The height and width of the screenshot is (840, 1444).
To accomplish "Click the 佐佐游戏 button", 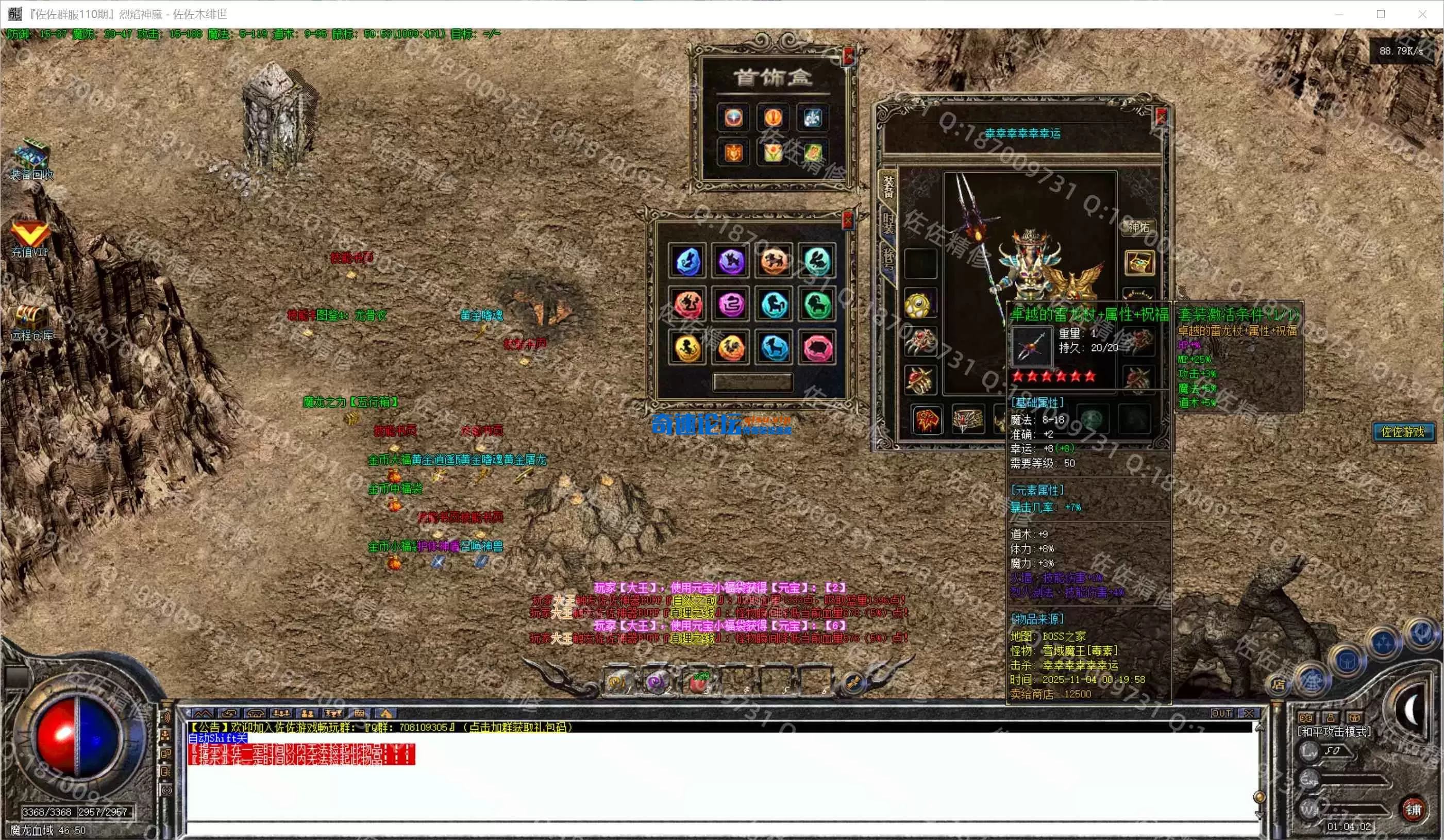I will (1403, 432).
